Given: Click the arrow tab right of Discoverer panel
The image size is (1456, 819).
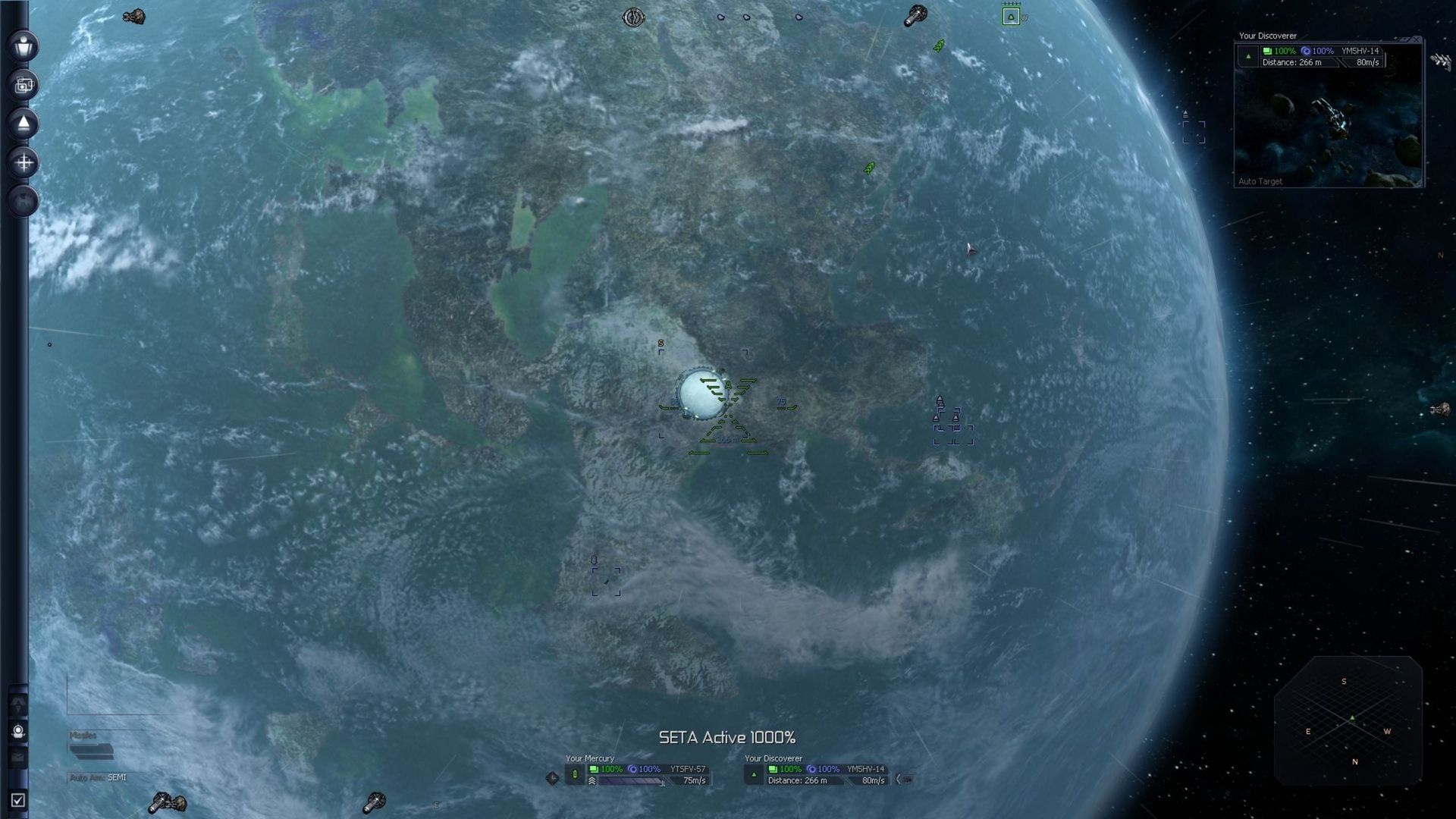Looking at the screenshot, I should [904, 779].
